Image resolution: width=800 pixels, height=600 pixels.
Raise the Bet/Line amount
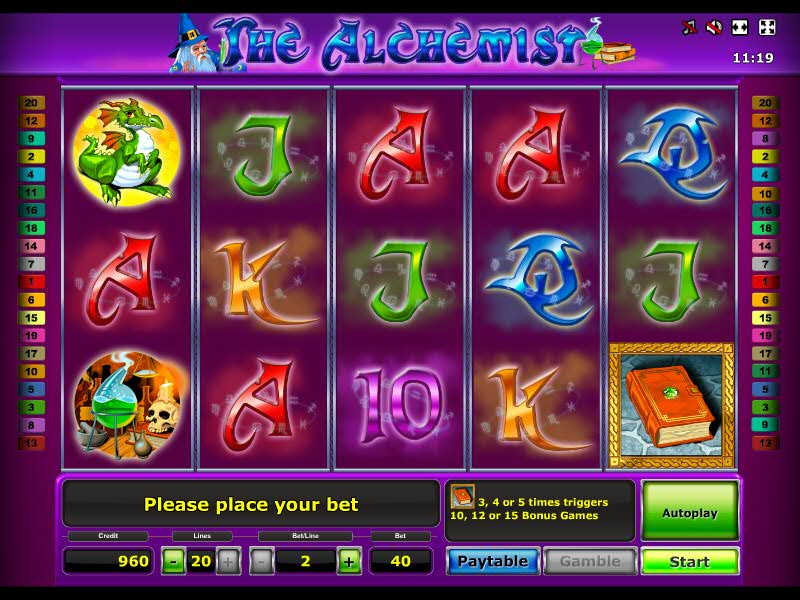click(x=349, y=561)
